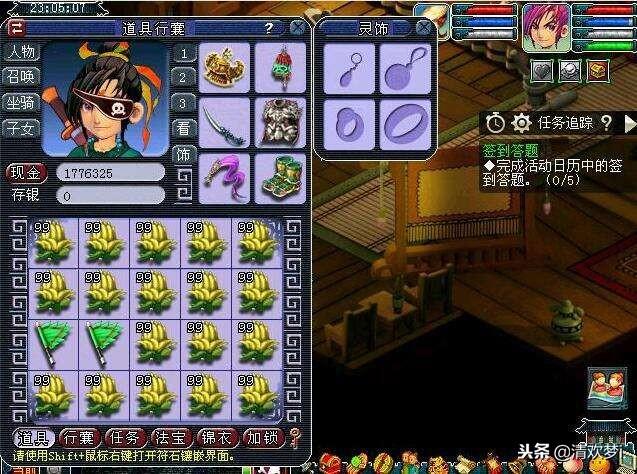
Task: Open the inventory help question mark
Action: 267,29
